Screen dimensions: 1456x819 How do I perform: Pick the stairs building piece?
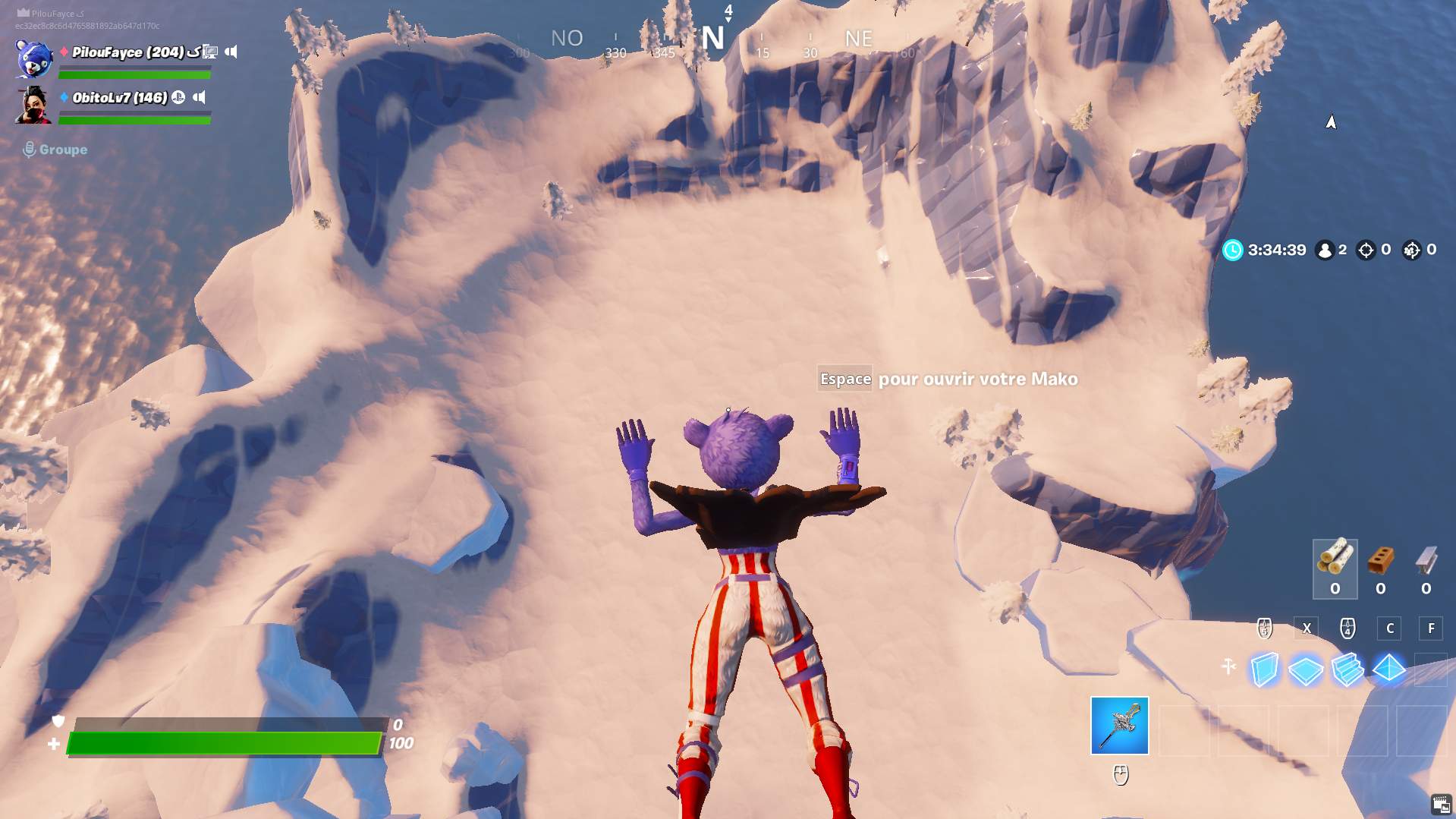(1348, 669)
